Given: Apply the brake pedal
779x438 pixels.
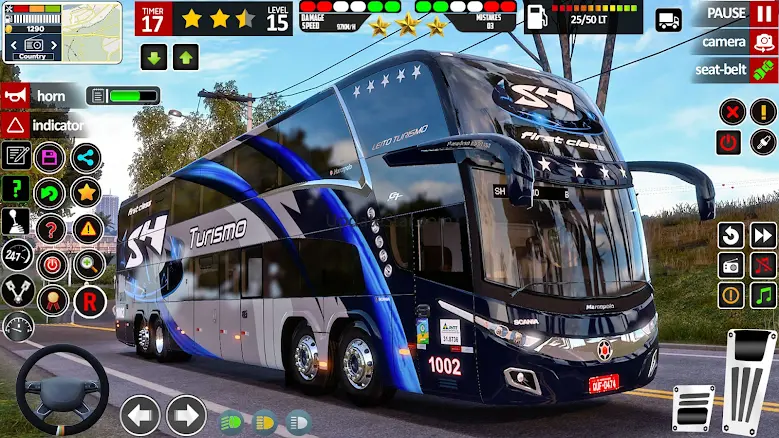Looking at the screenshot, I should (692, 408).
